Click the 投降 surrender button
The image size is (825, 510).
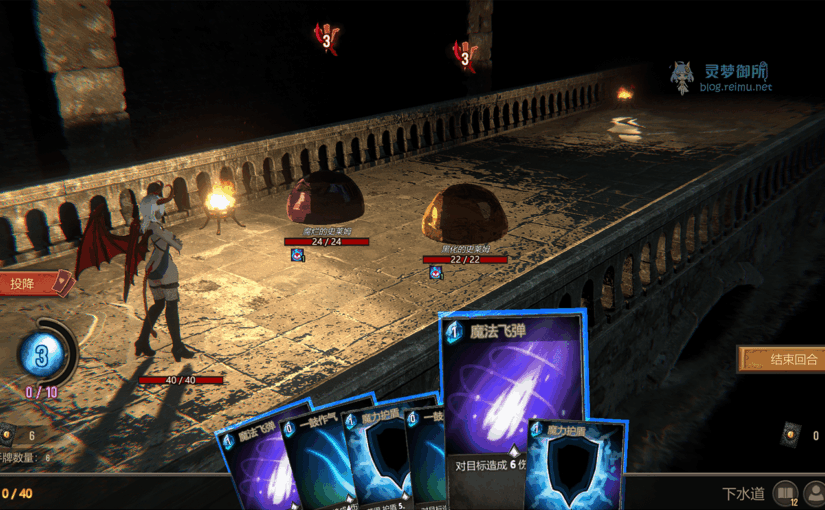32,284
